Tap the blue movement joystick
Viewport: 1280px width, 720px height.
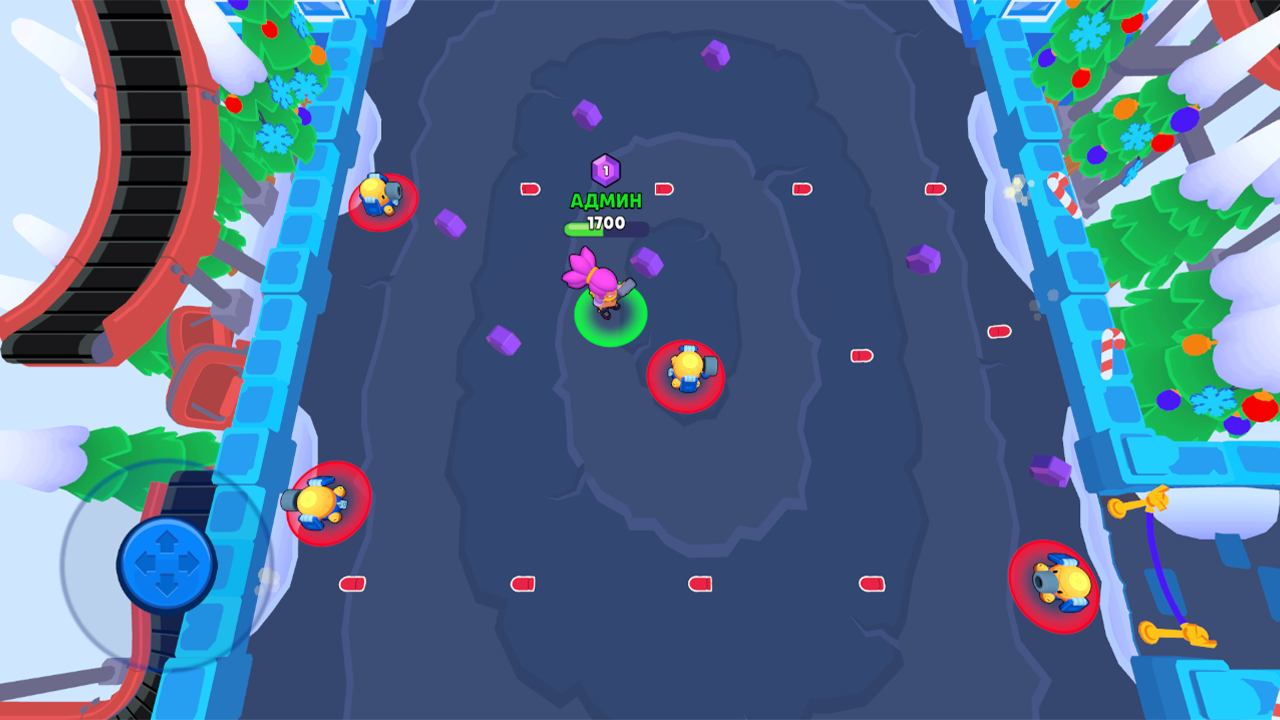[x=168, y=565]
